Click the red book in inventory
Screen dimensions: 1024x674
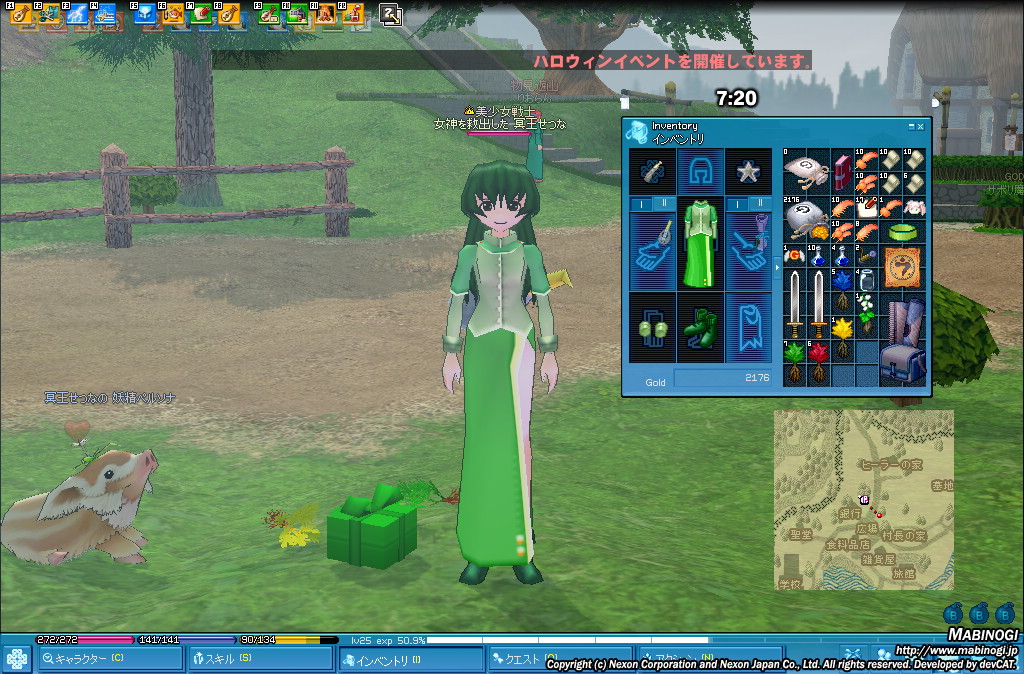[841, 171]
